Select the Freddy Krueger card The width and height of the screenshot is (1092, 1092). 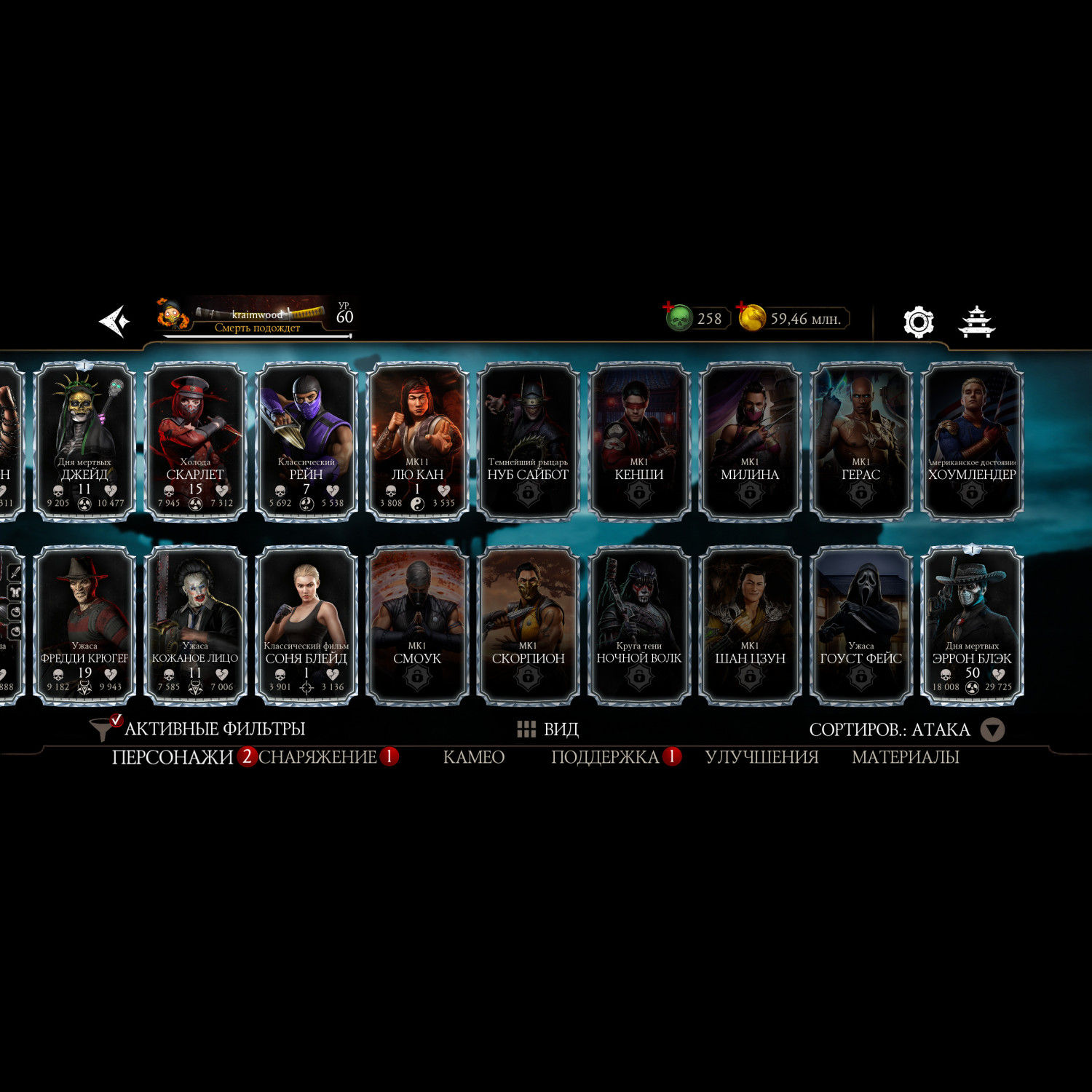pos(84,625)
